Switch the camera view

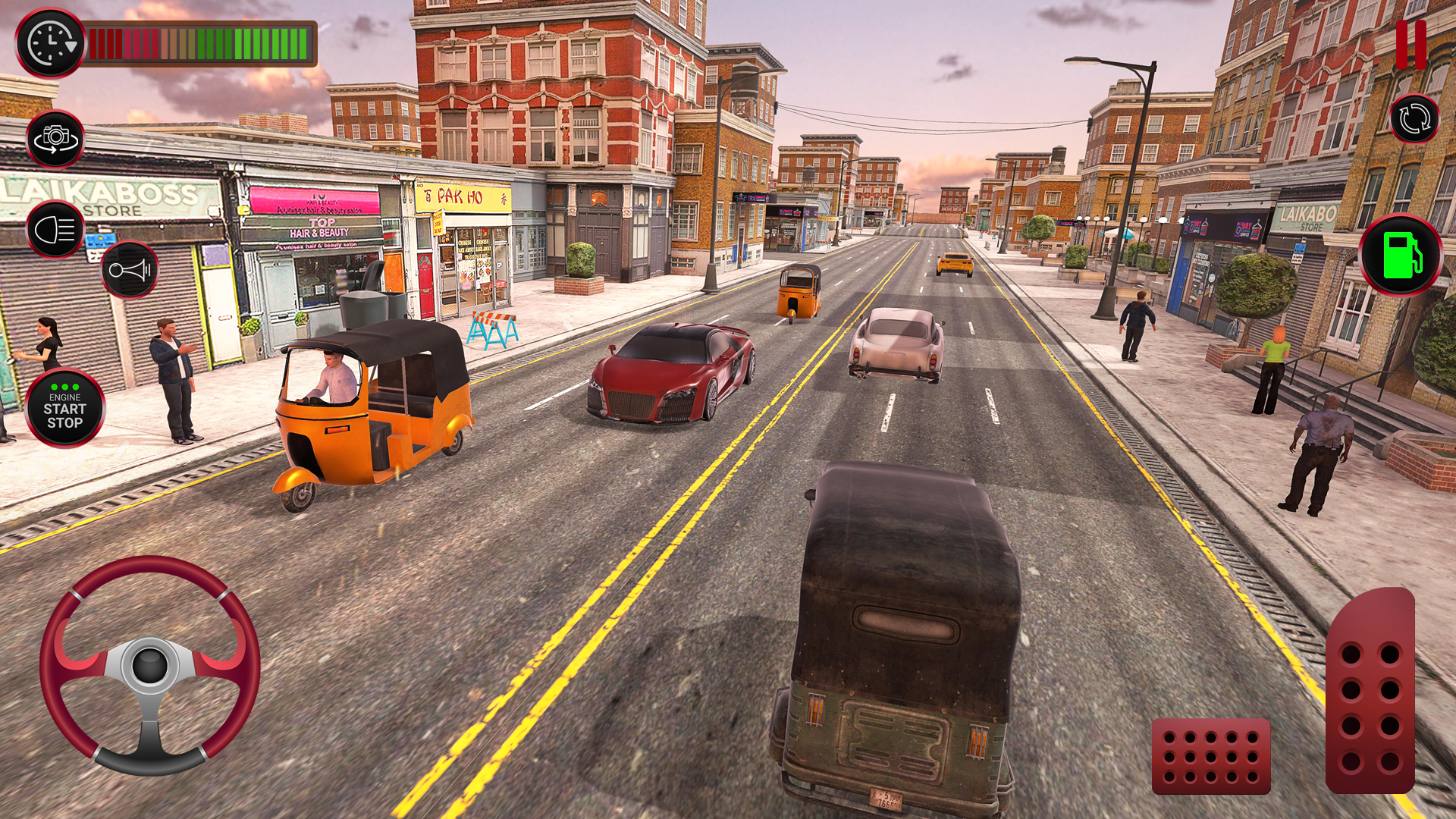point(55,139)
